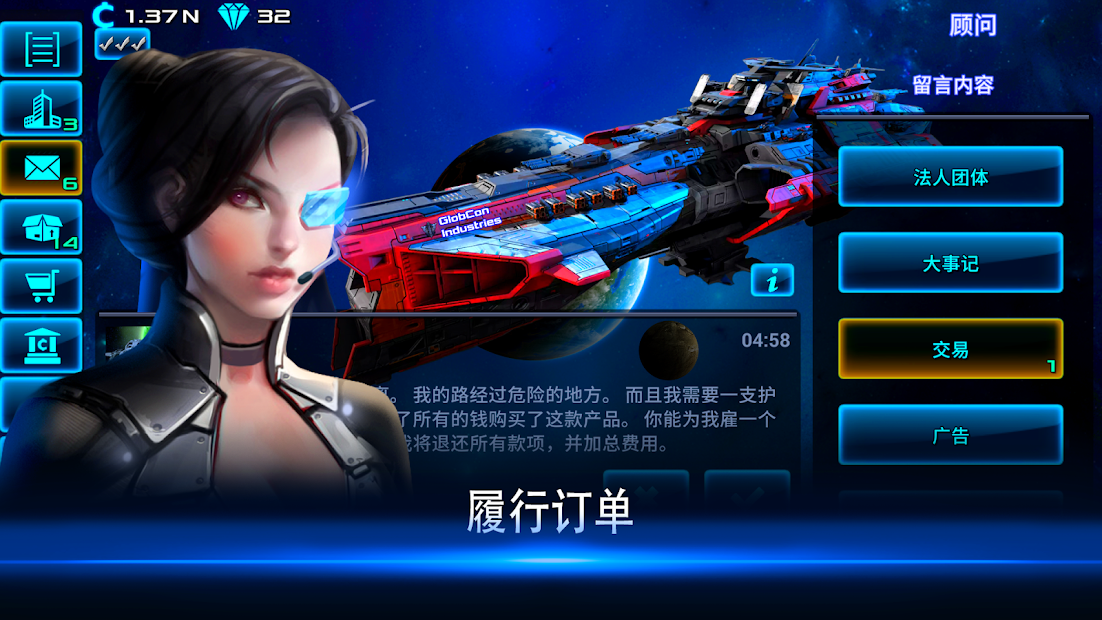This screenshot has height=620, width=1102.
Task: Click the triple checkmark tasks badge
Action: pyautogui.click(x=122, y=43)
